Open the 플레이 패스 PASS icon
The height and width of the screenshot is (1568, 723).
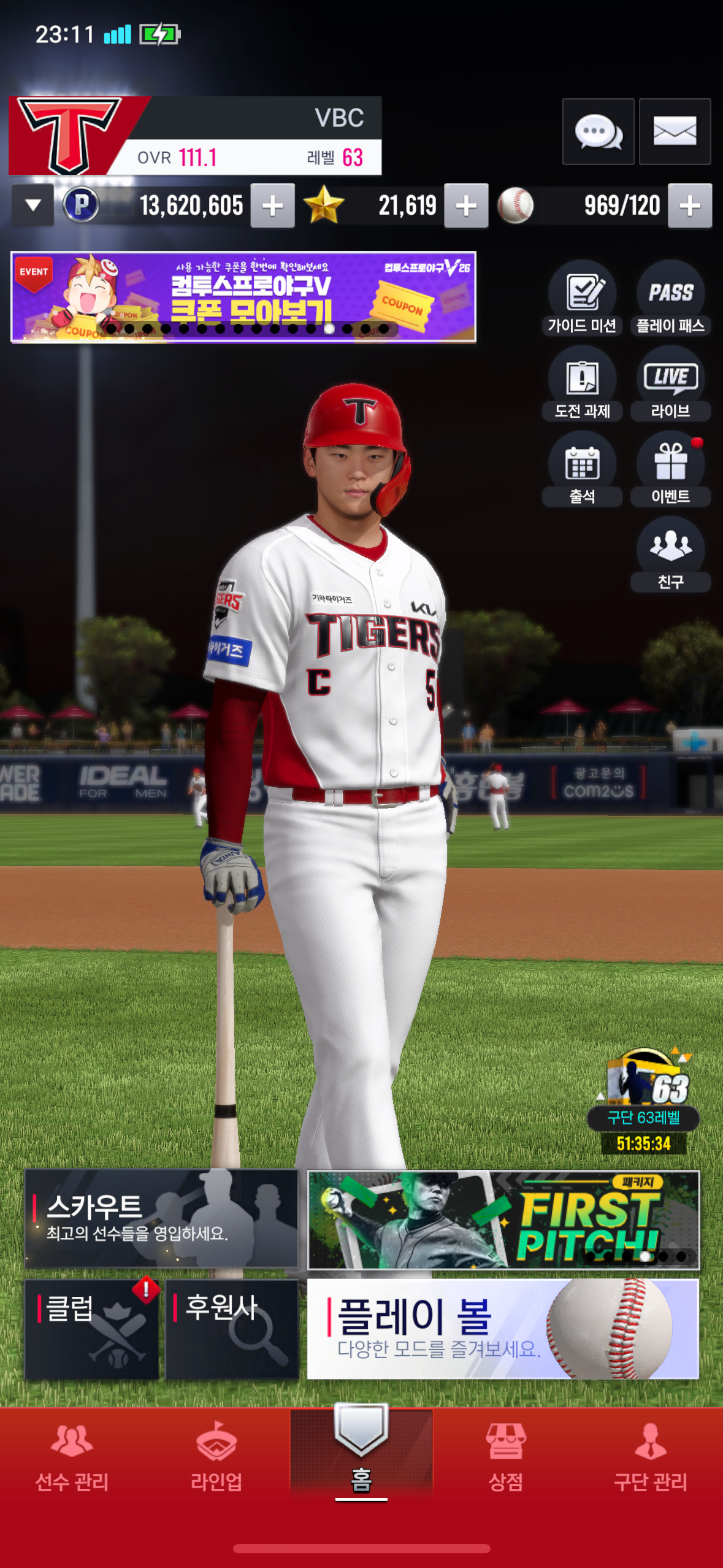[x=670, y=298]
